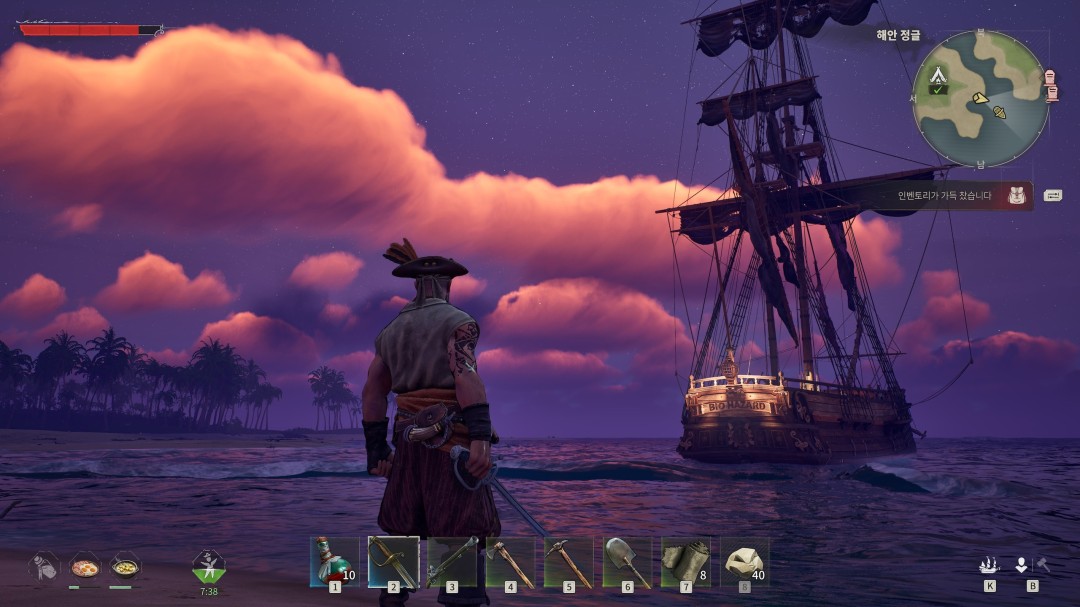The image size is (1080, 607).
Task: Open the circular island minimap
Action: coord(980,99)
